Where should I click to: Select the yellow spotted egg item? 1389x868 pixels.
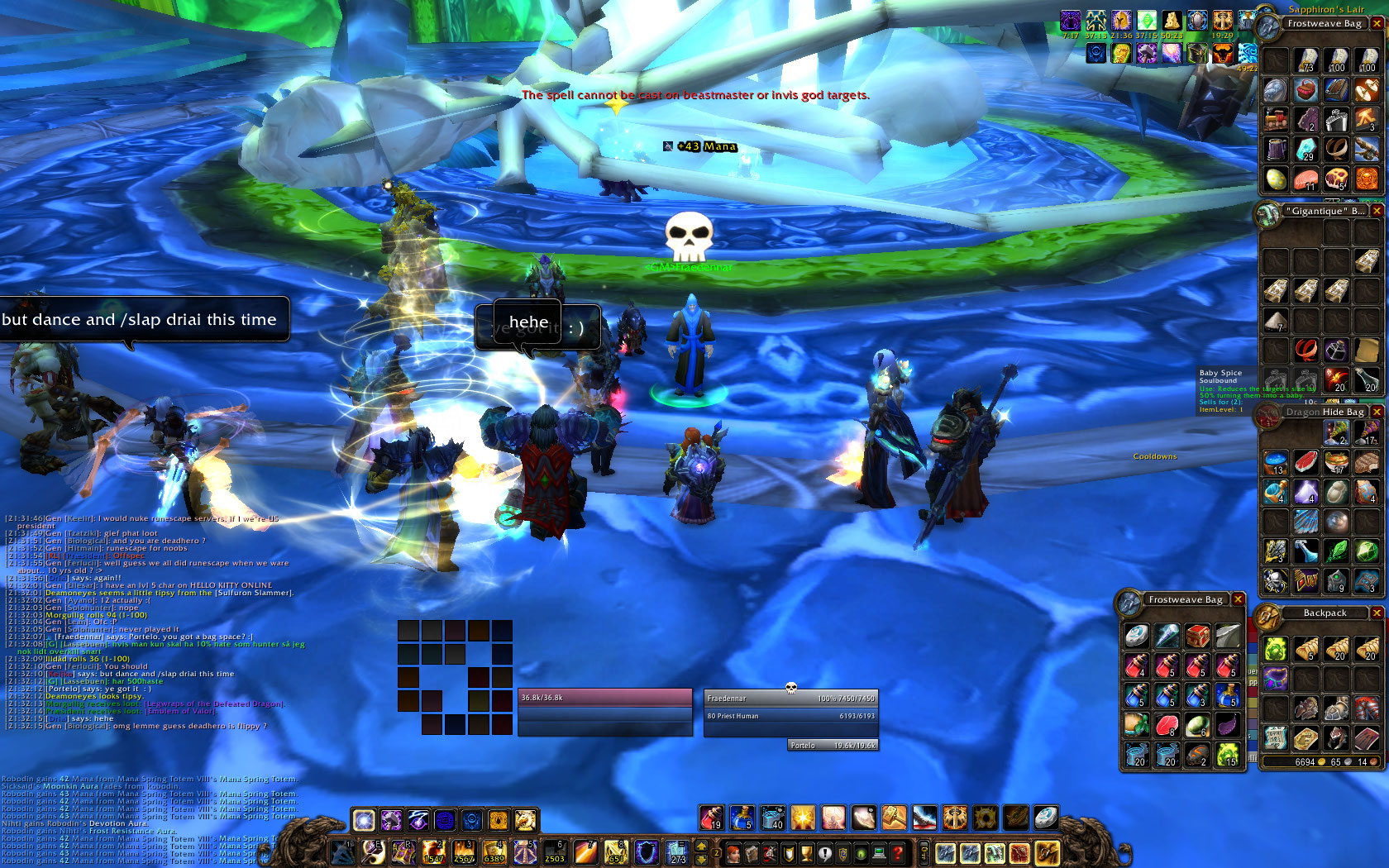click(x=1276, y=179)
